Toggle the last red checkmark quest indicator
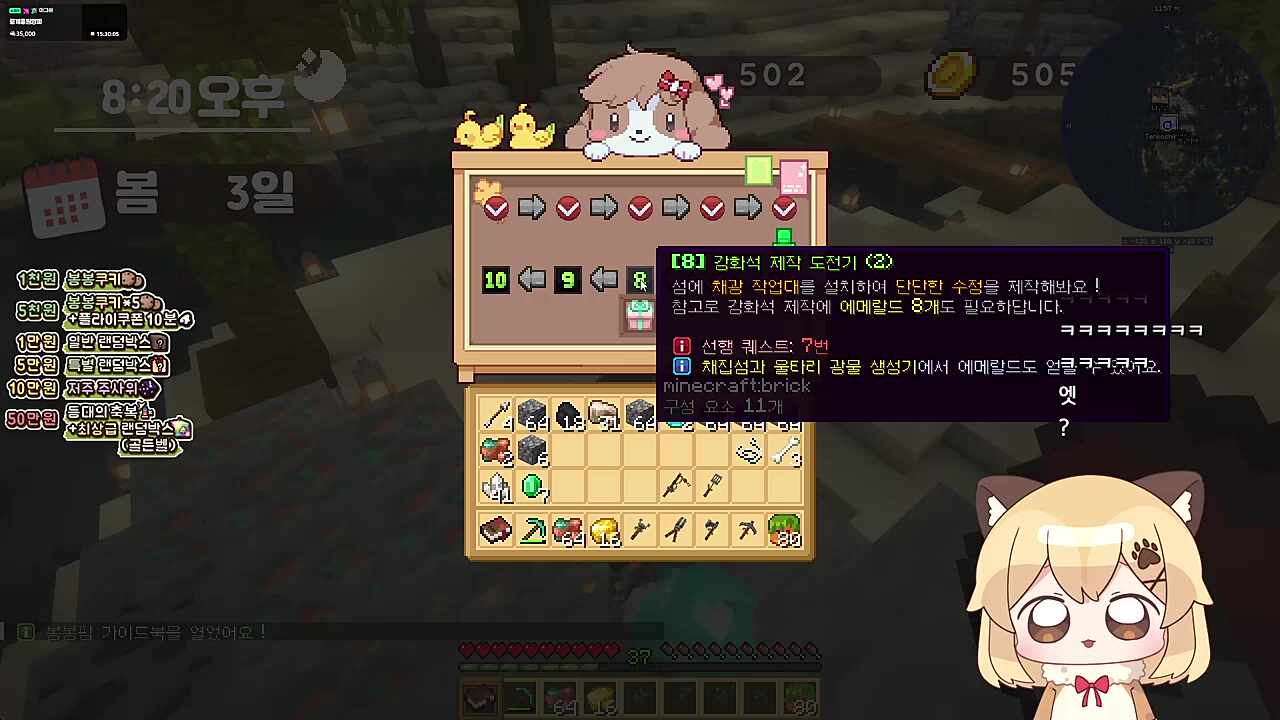 784,207
